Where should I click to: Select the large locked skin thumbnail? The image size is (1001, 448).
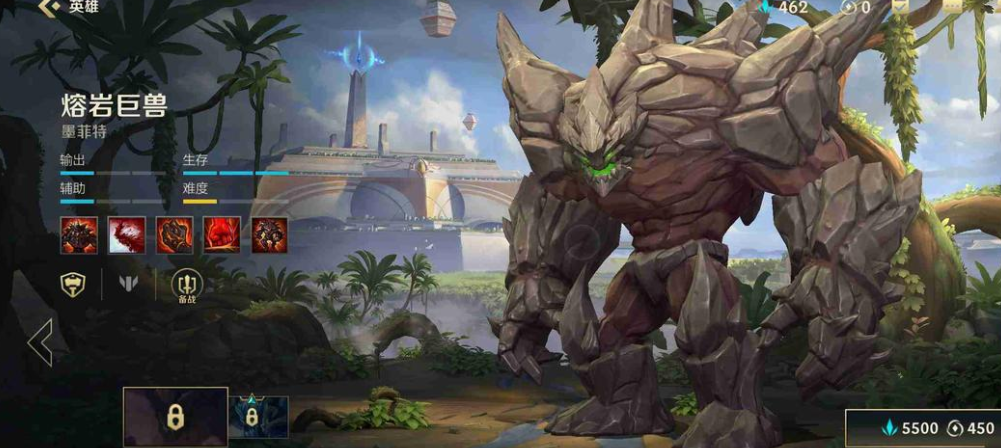point(175,417)
